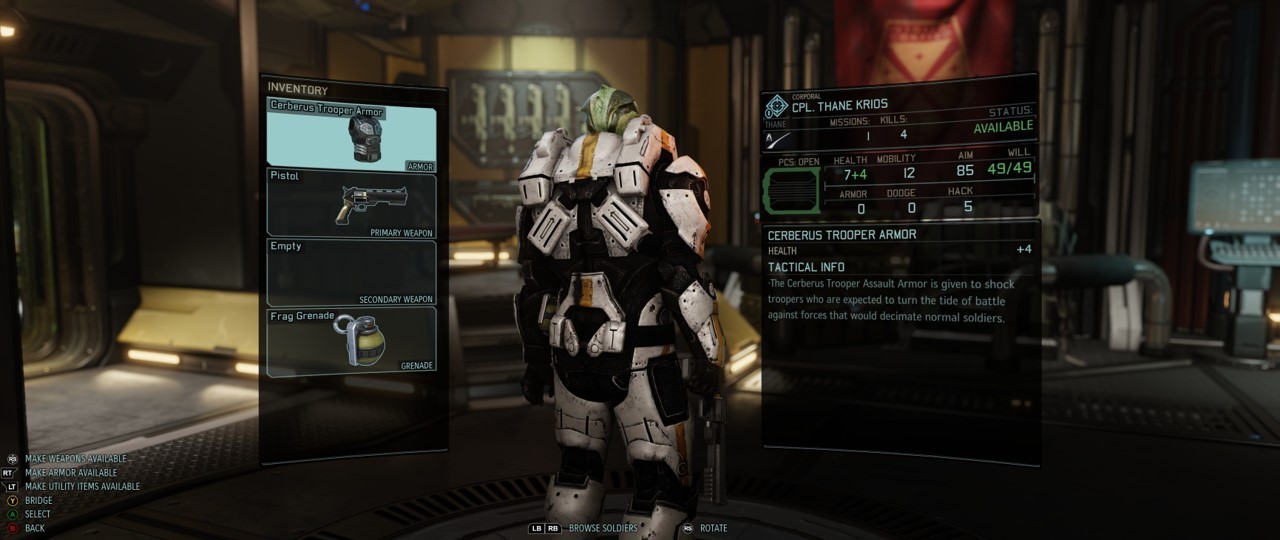Screen dimensions: 1280x540
Task: Select the Frag Grenade slot
Action: coord(351,340)
